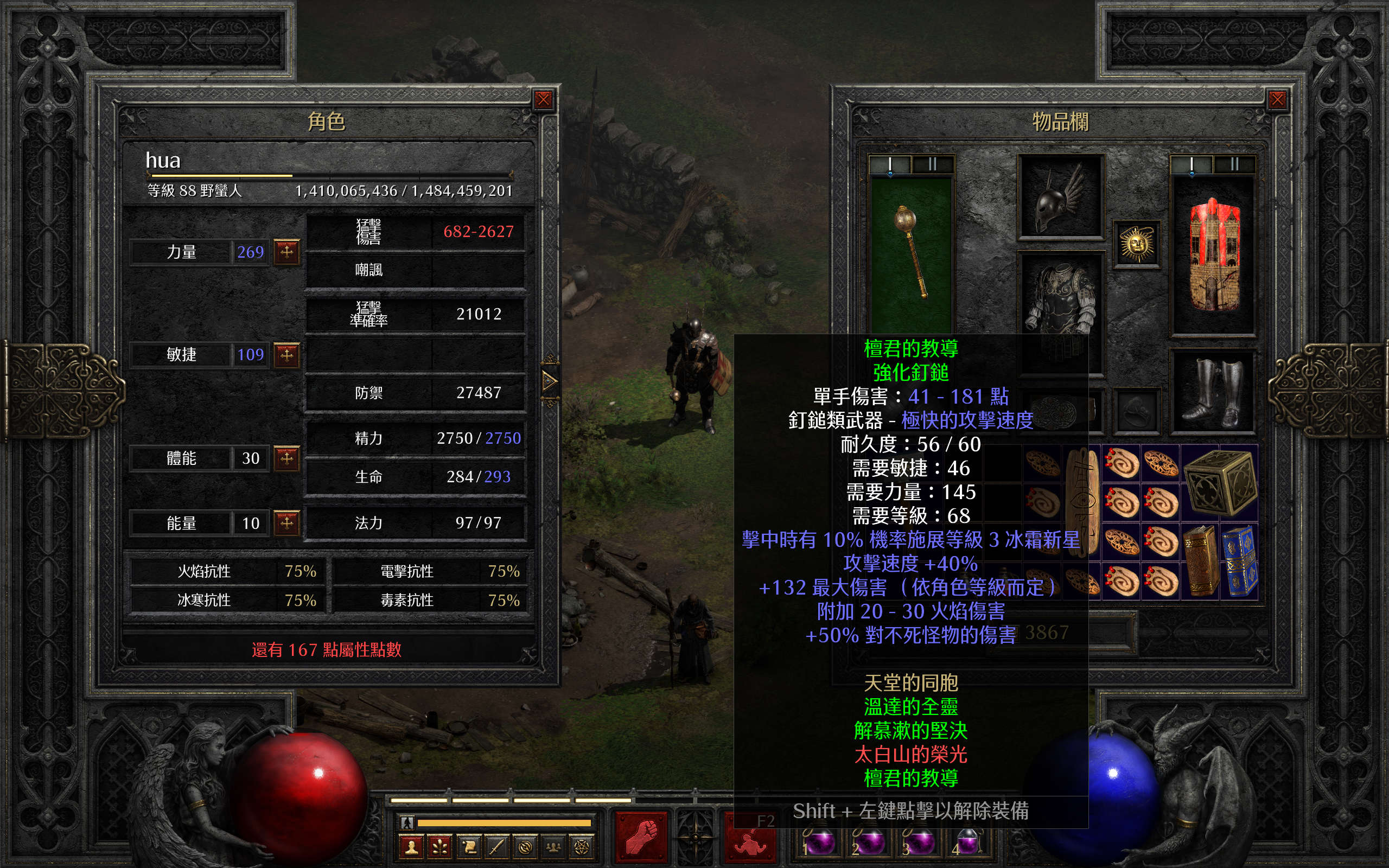Pick the Horadric Cube in the inventory
Viewport: 1389px width, 868px height.
tap(1220, 483)
